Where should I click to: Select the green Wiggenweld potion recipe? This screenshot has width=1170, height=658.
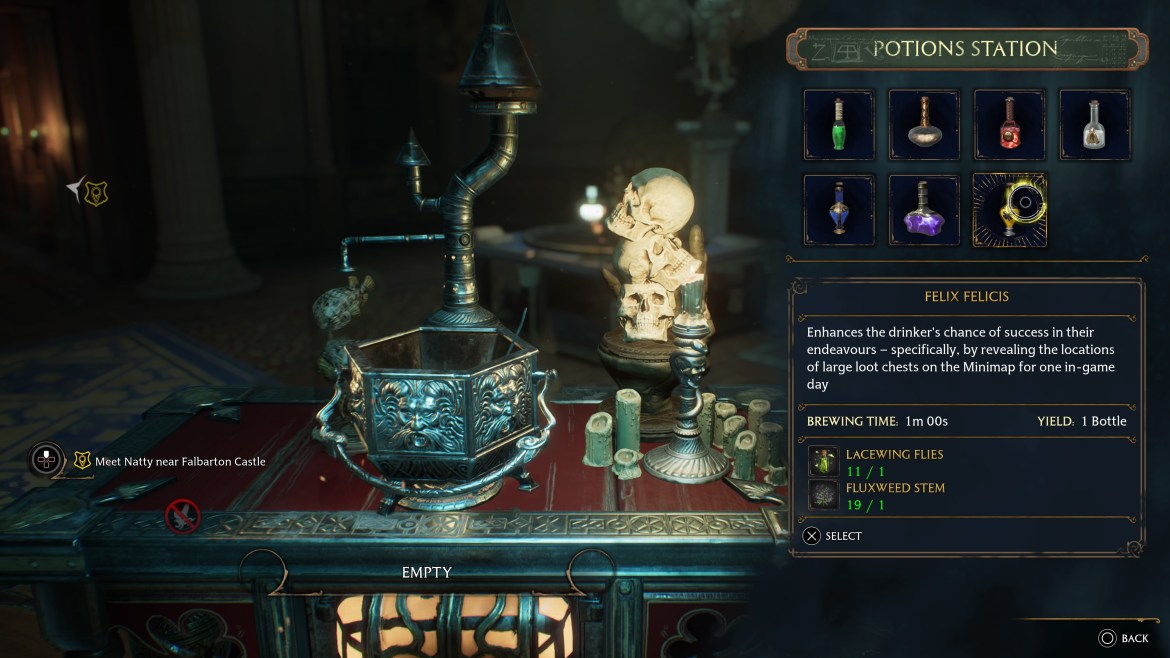[839, 125]
